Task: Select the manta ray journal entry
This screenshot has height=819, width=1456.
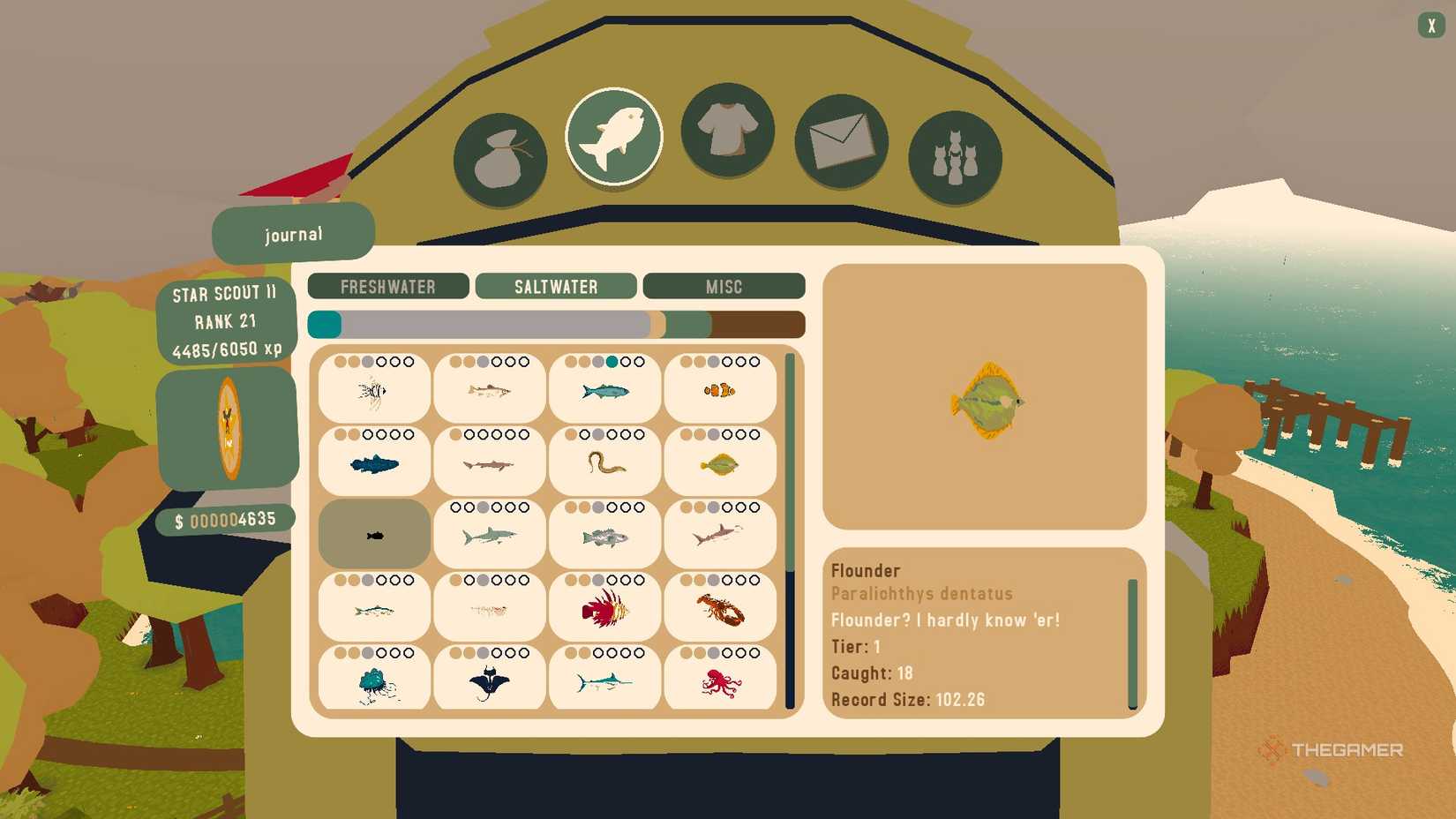Action: pyautogui.click(x=489, y=679)
